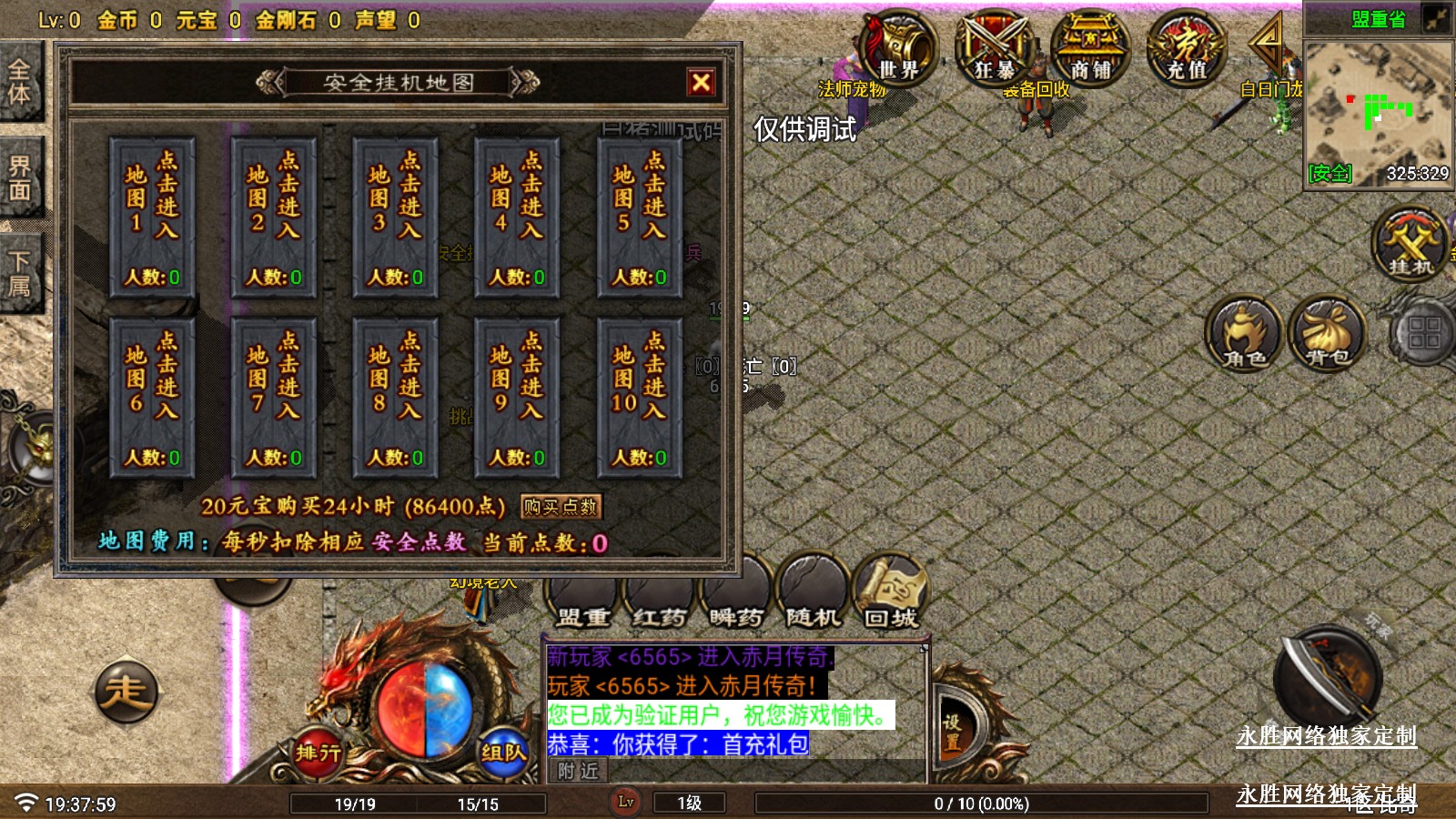Click the 购买点数 button
Viewport: 1456px width, 819px height.
pyautogui.click(x=561, y=507)
